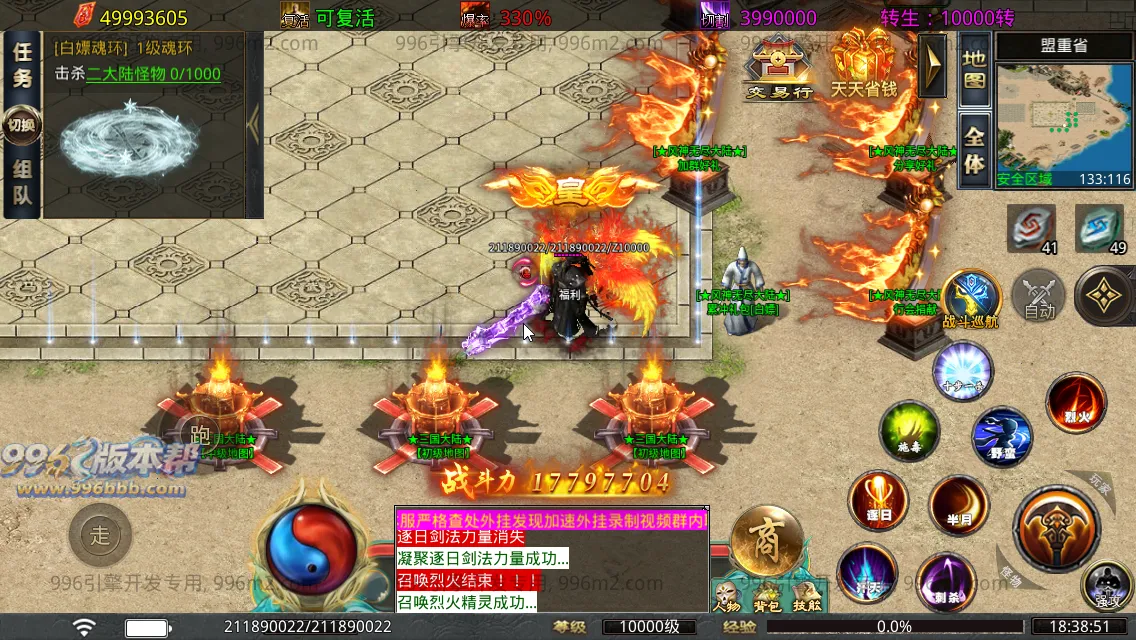The width and height of the screenshot is (1136, 640).
Task: Use the 半月 half-moon skill
Action: click(x=958, y=505)
